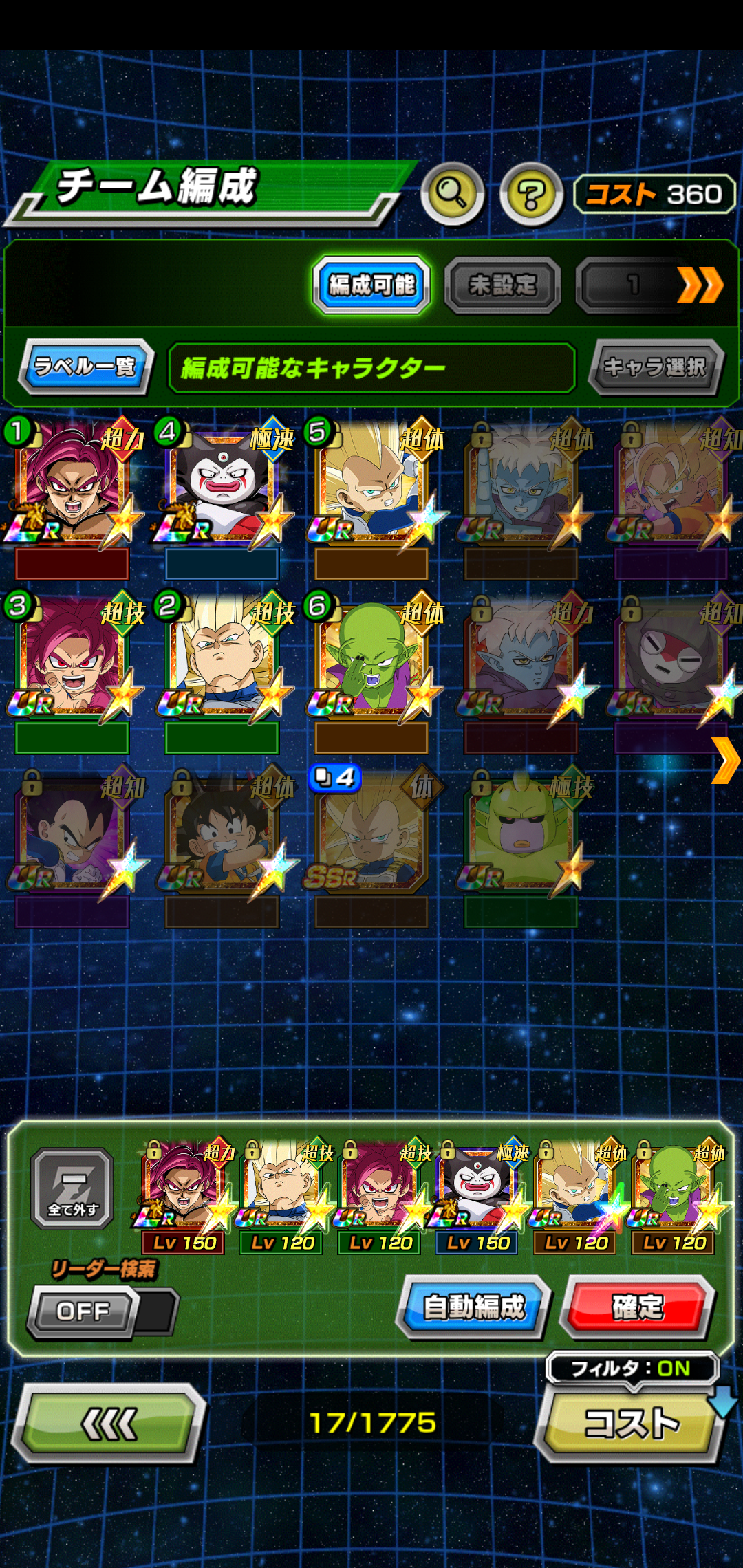Open the ラベル一覧 label list
This screenshot has height=1568, width=743.
85,367
